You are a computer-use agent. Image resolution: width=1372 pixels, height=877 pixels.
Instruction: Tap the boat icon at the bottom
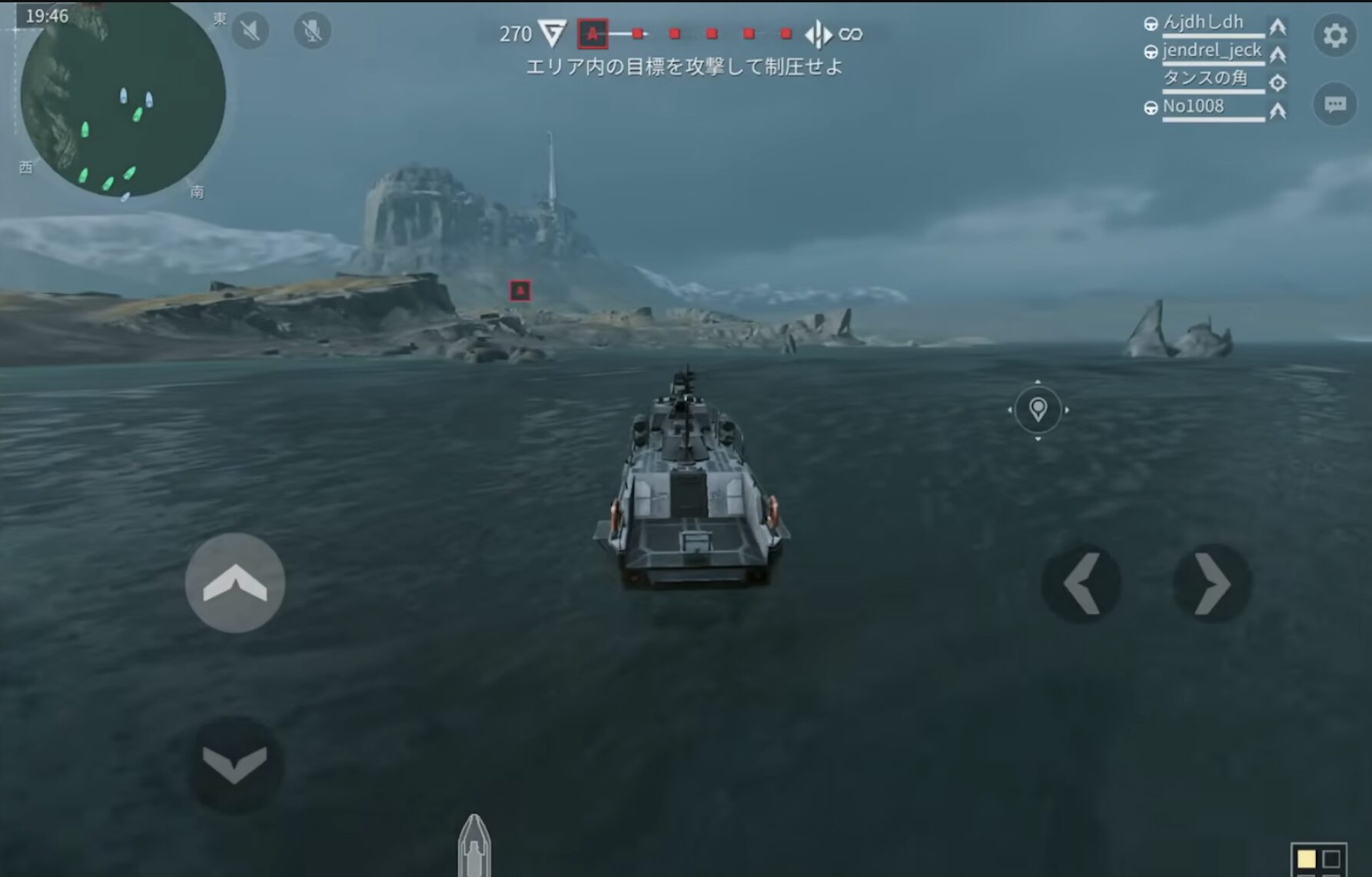474,846
